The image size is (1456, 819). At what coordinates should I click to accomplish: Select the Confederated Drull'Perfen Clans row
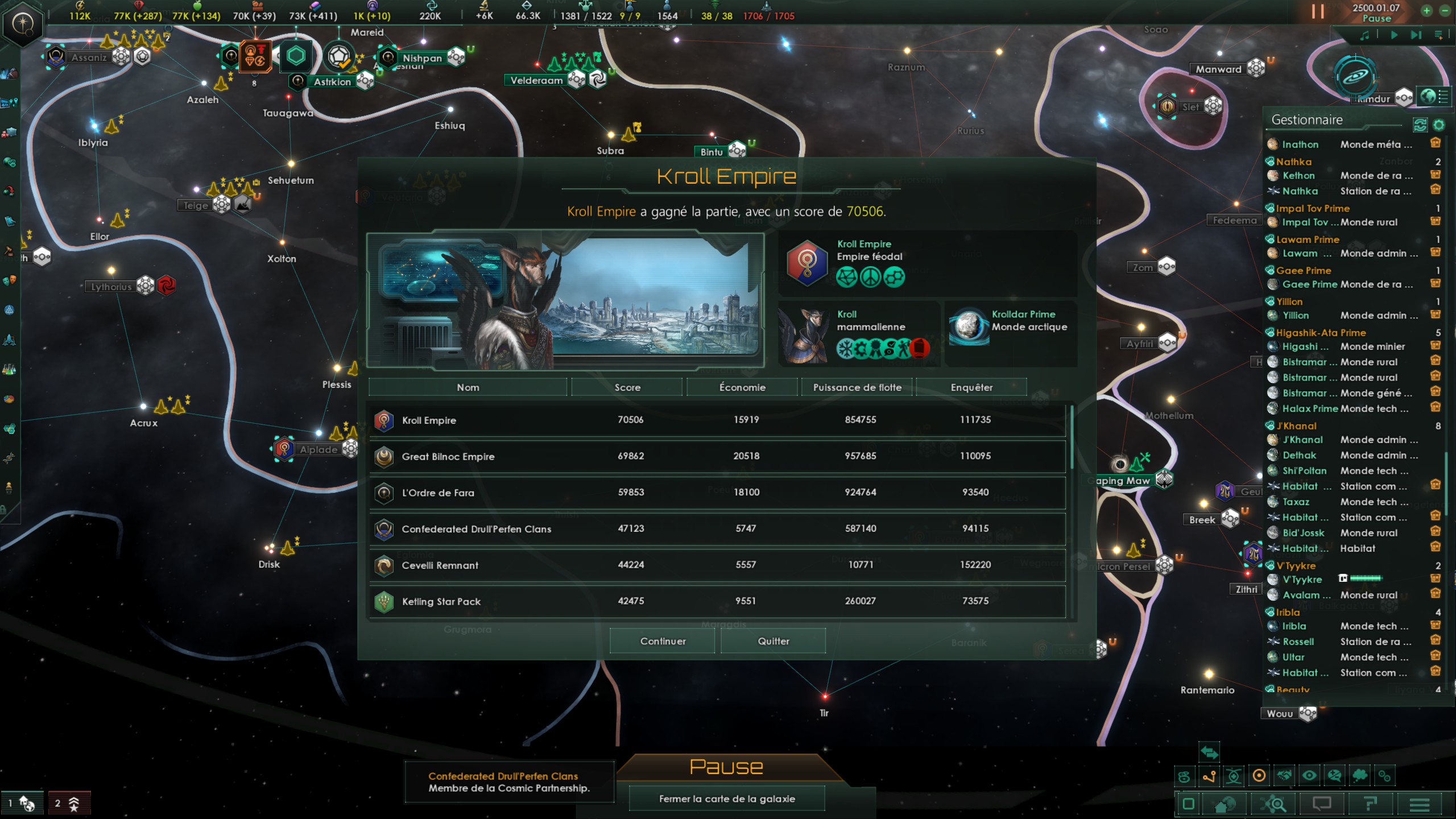(x=717, y=529)
